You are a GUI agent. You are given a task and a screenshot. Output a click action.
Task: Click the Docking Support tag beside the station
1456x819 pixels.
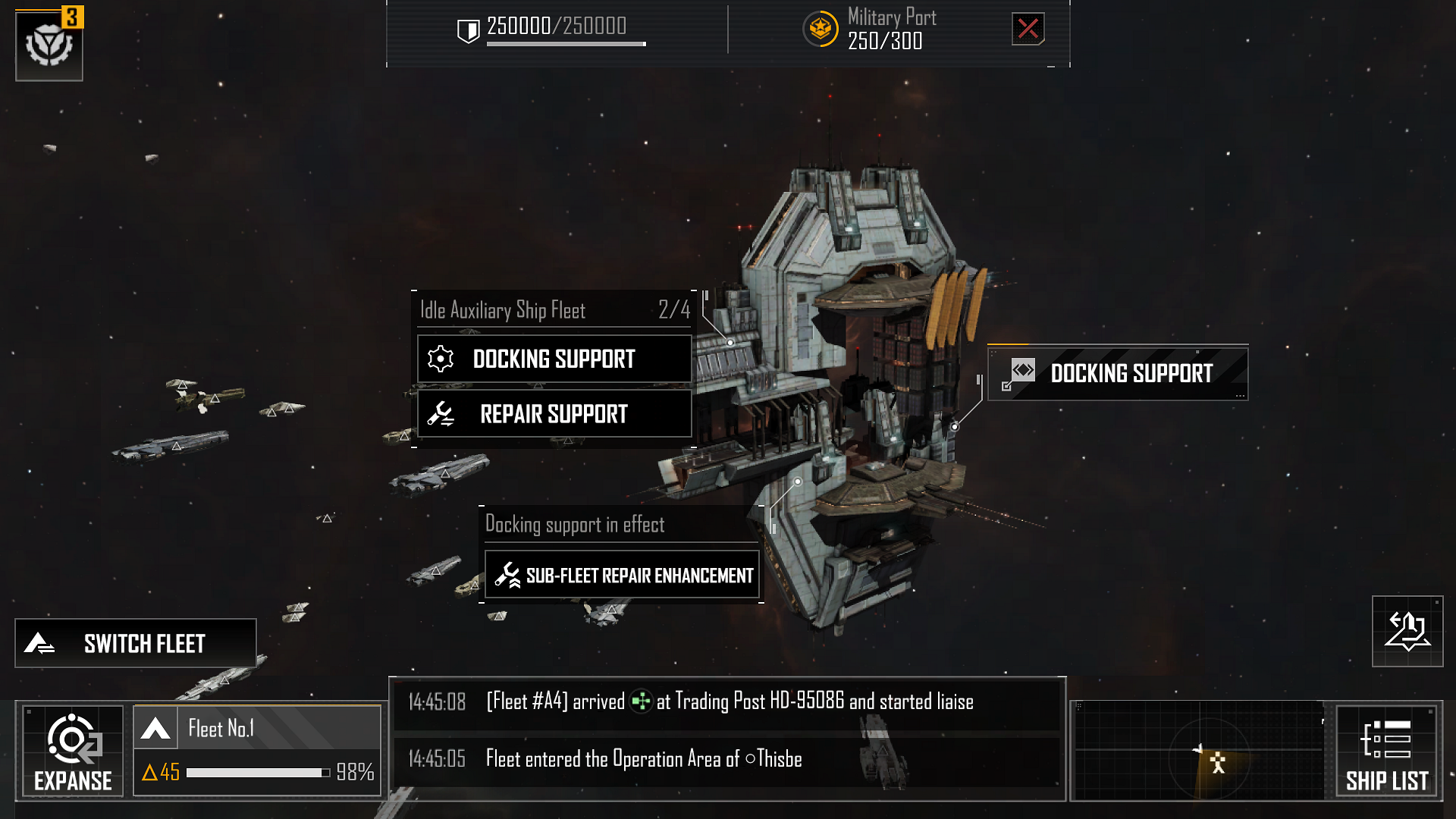1119,373
